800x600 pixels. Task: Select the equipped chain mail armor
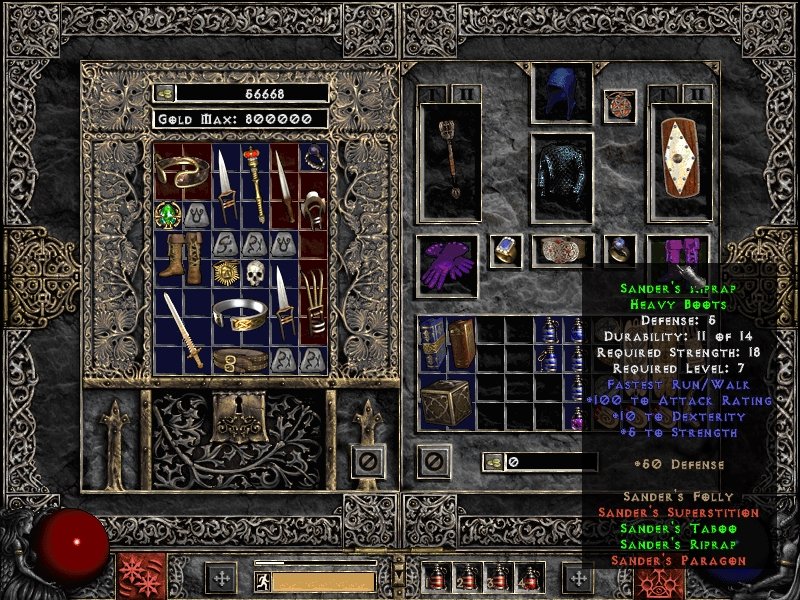[x=561, y=176]
